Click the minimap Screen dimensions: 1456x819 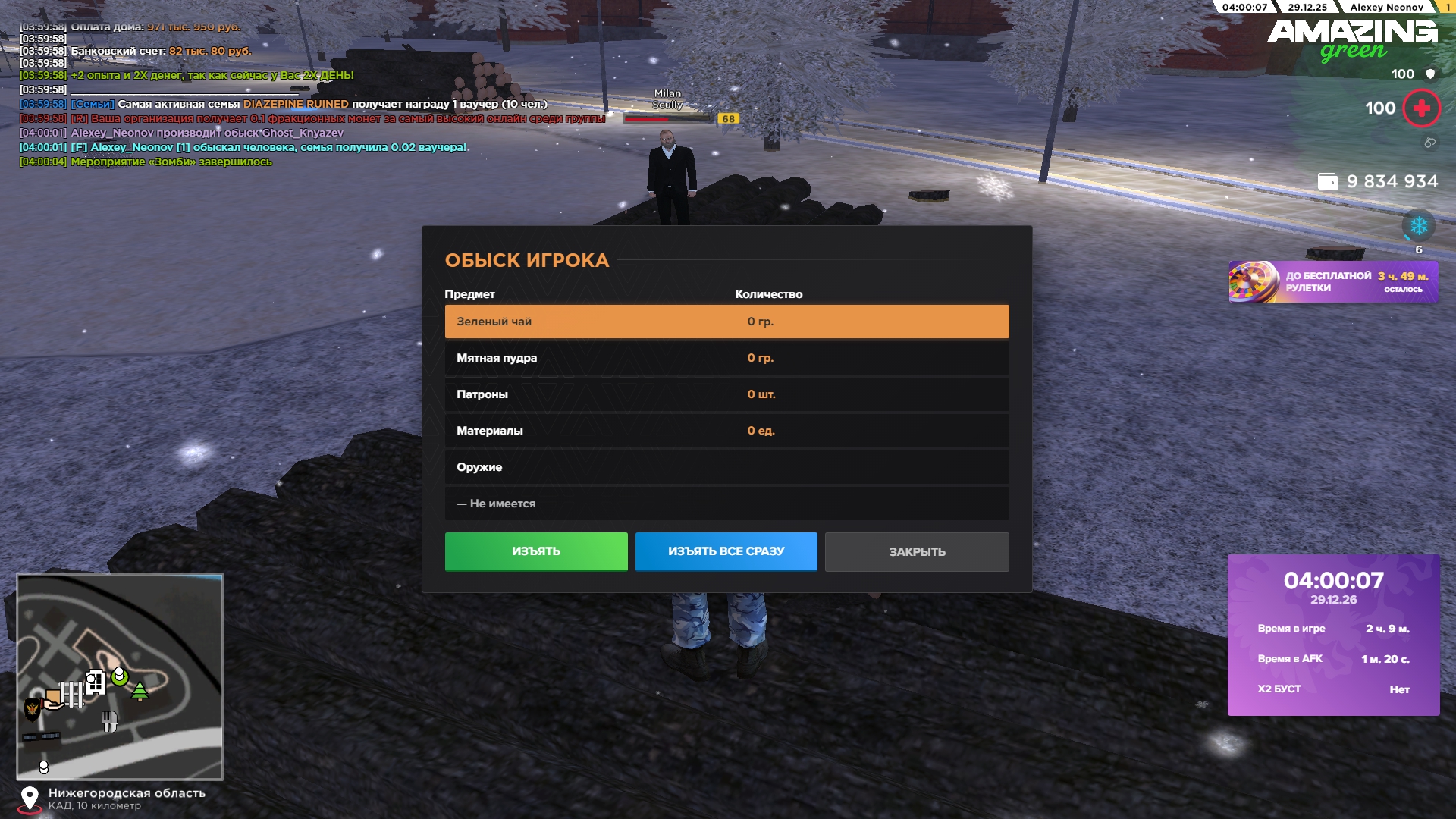(120, 676)
